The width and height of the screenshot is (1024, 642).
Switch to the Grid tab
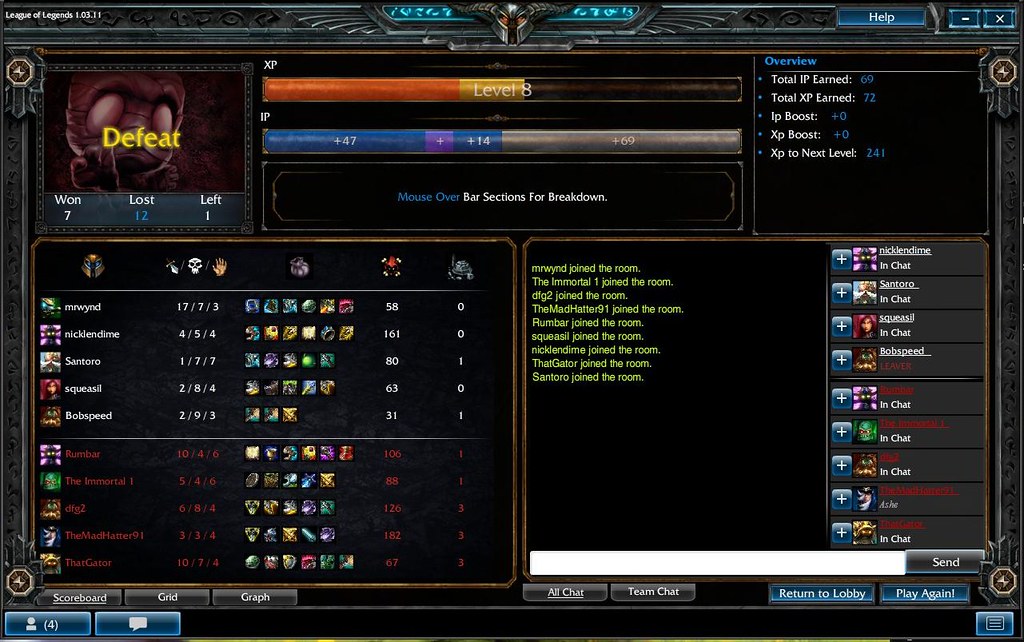click(168, 597)
